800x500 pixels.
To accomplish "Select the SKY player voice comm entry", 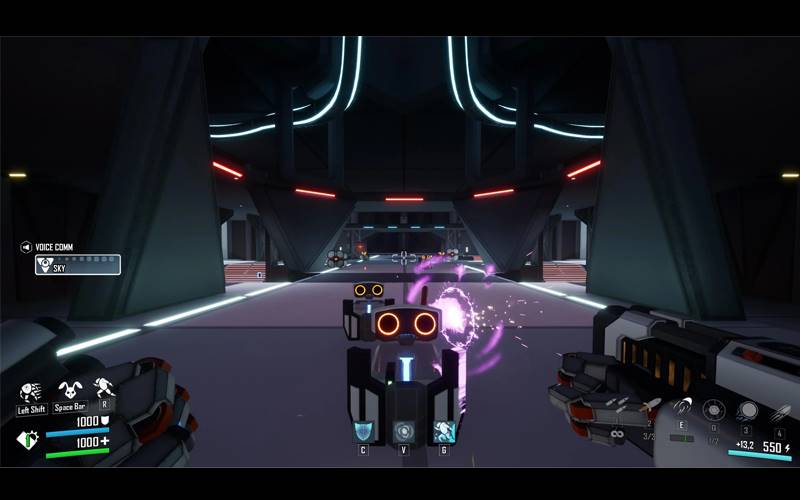I will tap(78, 265).
